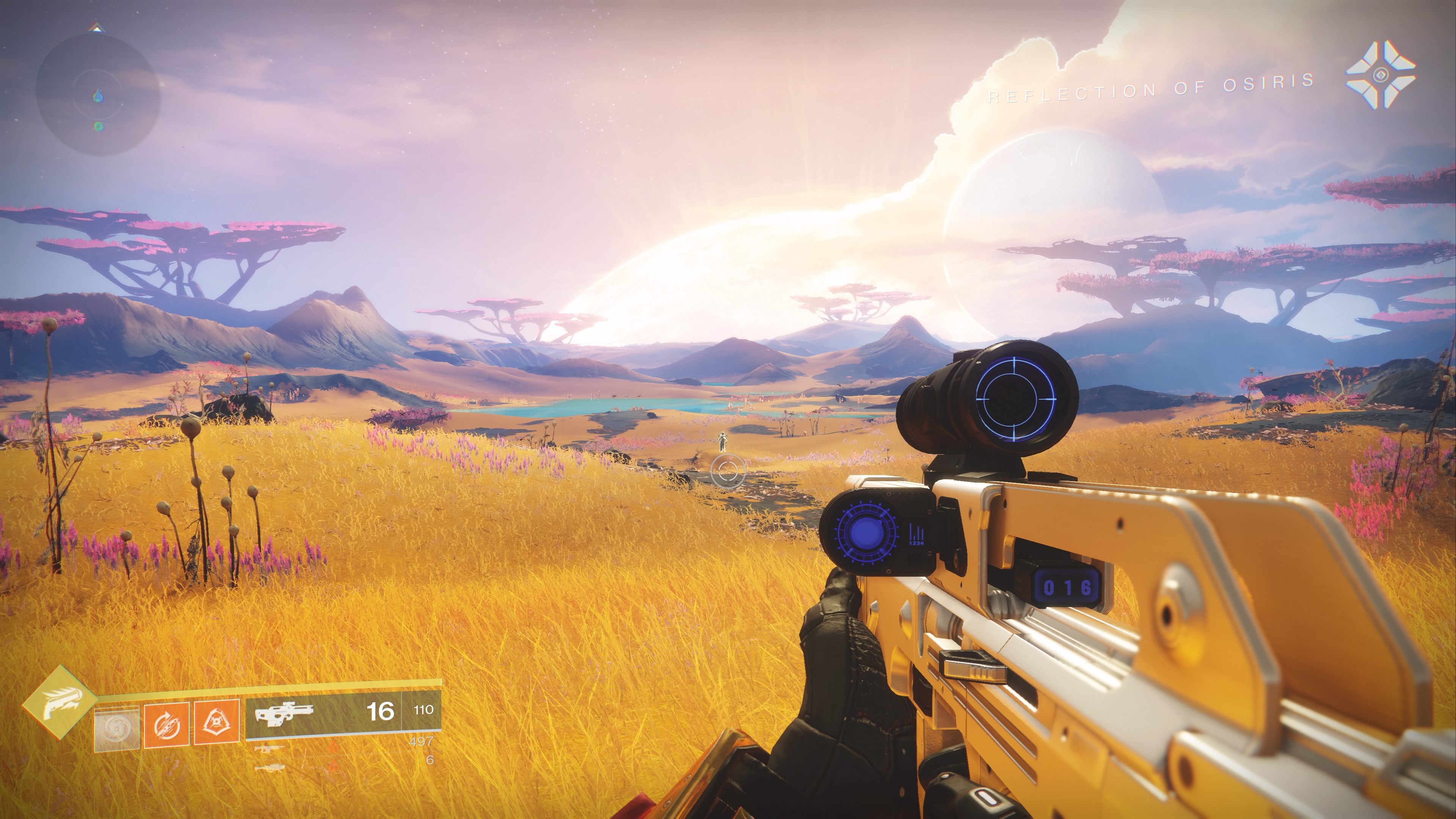
Task: Switch to the heavy weapon silhouette
Action: point(270,768)
